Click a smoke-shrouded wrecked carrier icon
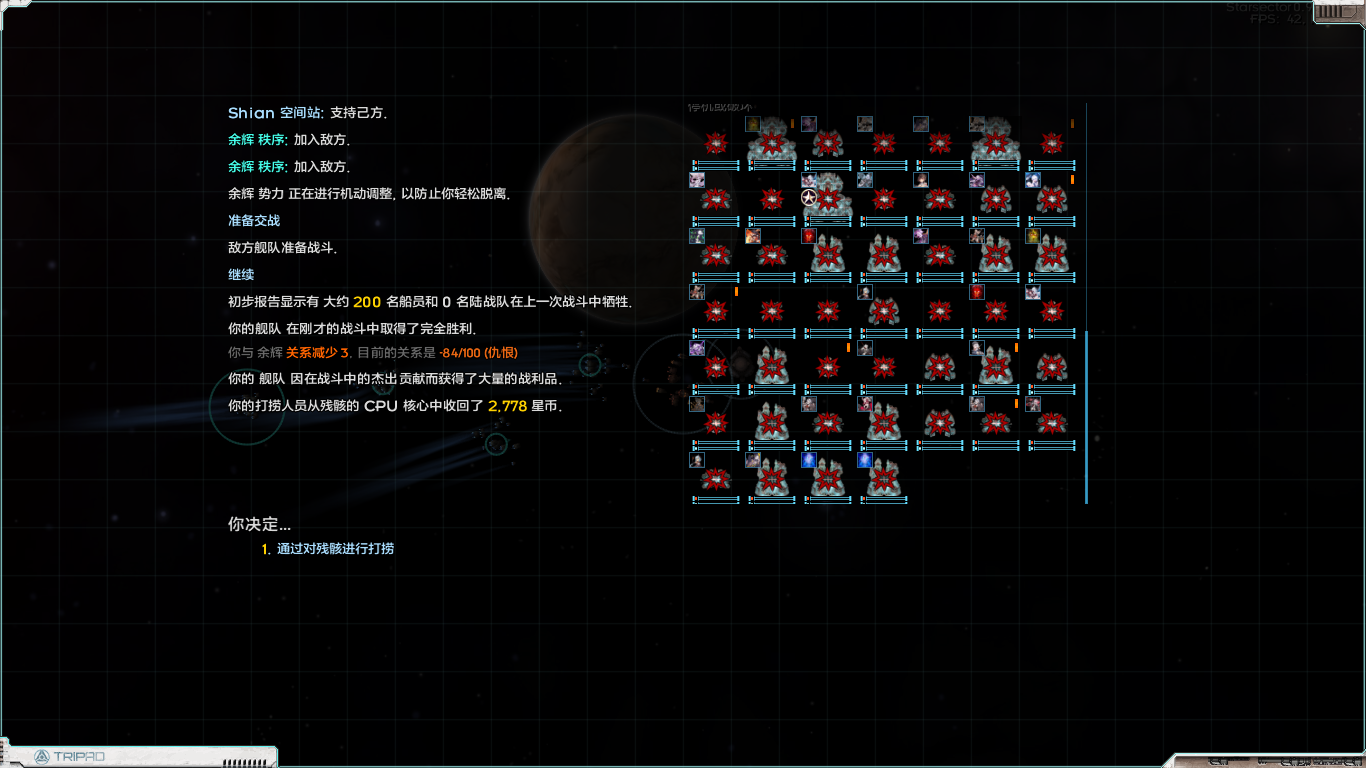Image resolution: width=1366 pixels, height=768 pixels. (x=771, y=145)
